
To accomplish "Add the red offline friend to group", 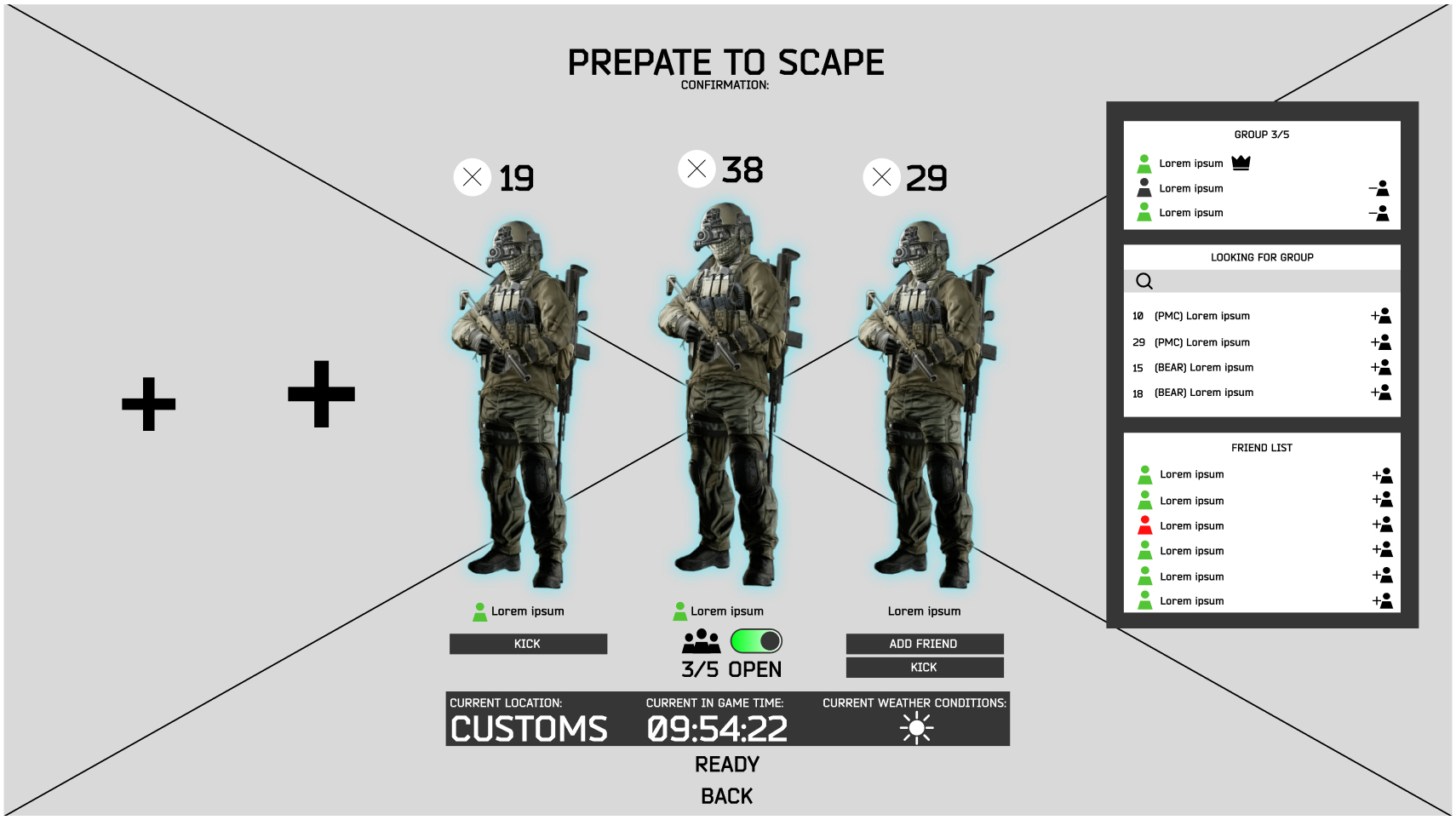I will (x=1382, y=525).
